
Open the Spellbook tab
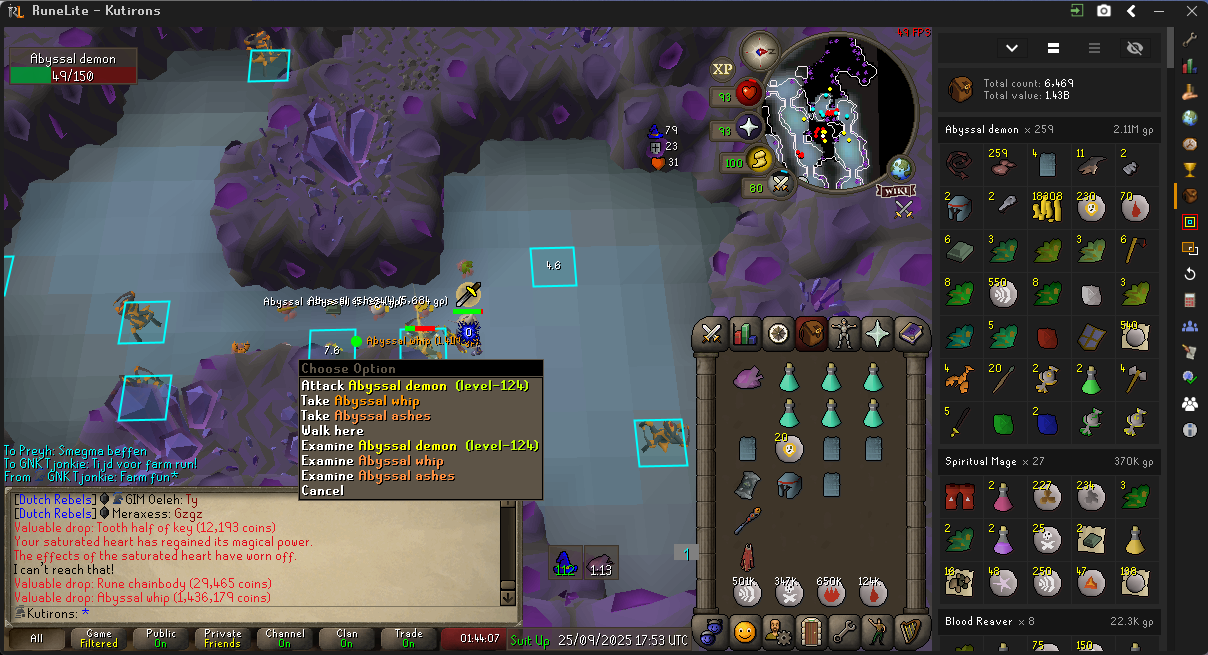(911, 333)
